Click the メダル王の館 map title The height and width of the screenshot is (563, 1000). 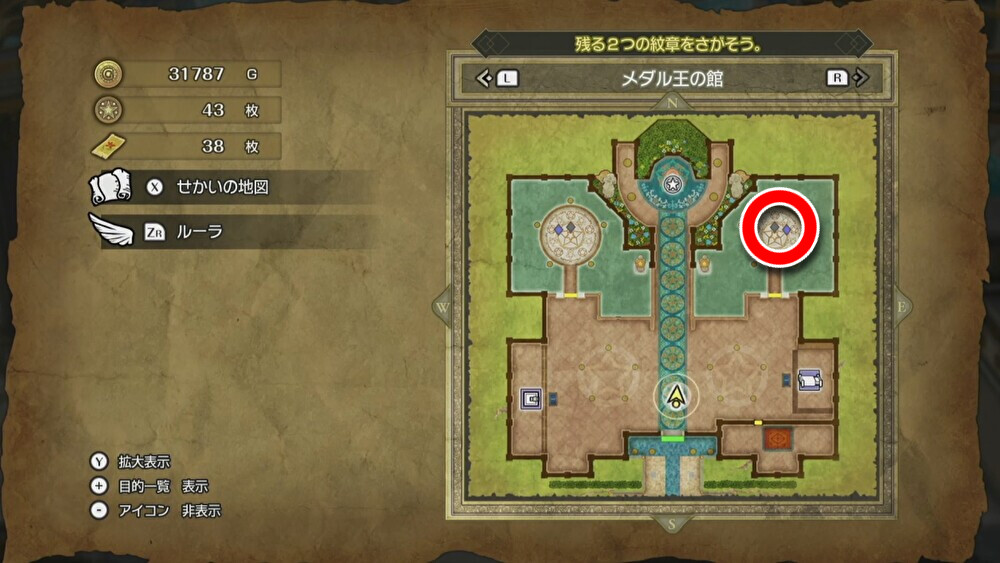(672, 78)
